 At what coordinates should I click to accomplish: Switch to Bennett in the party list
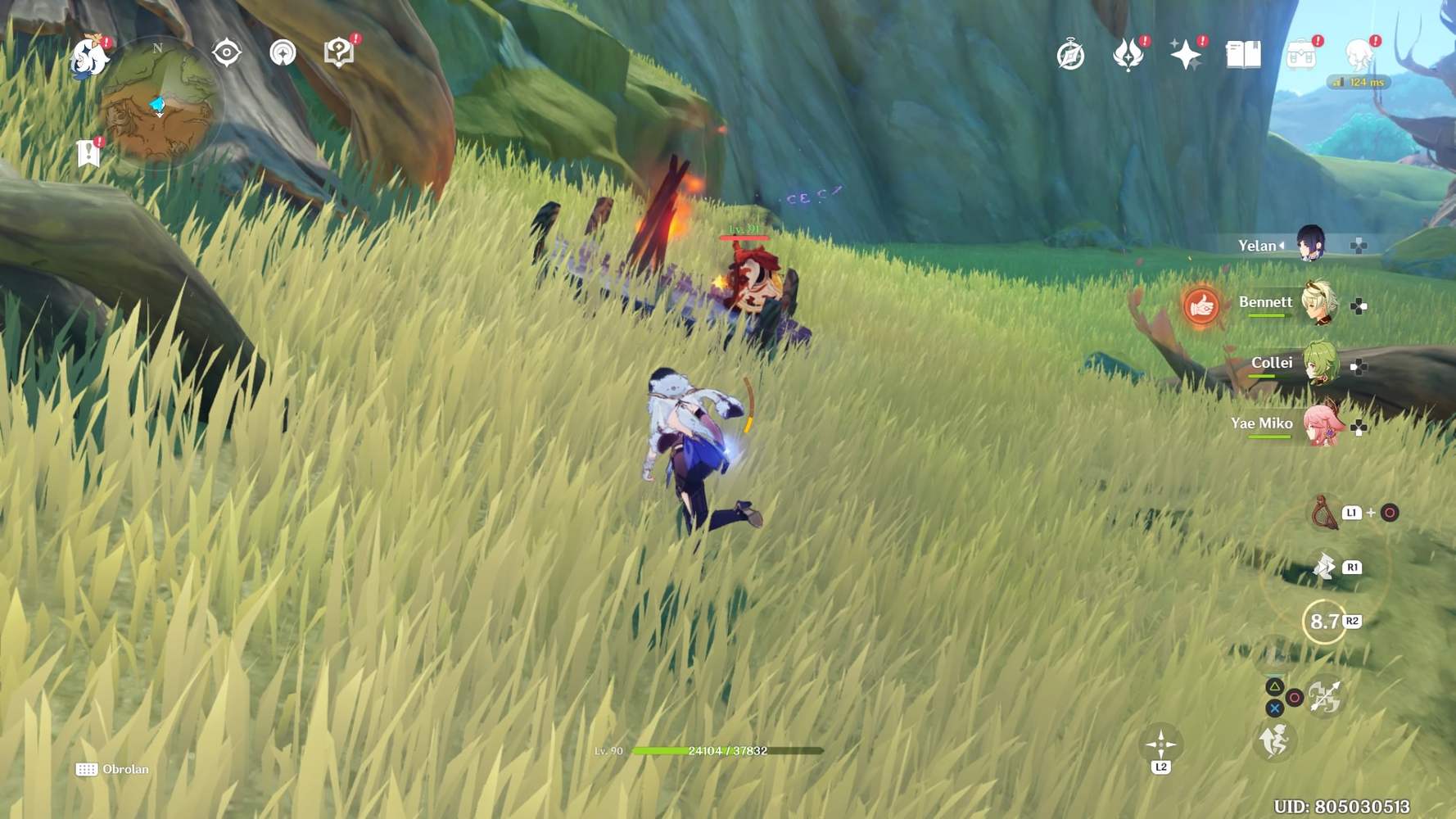[x=1318, y=304]
